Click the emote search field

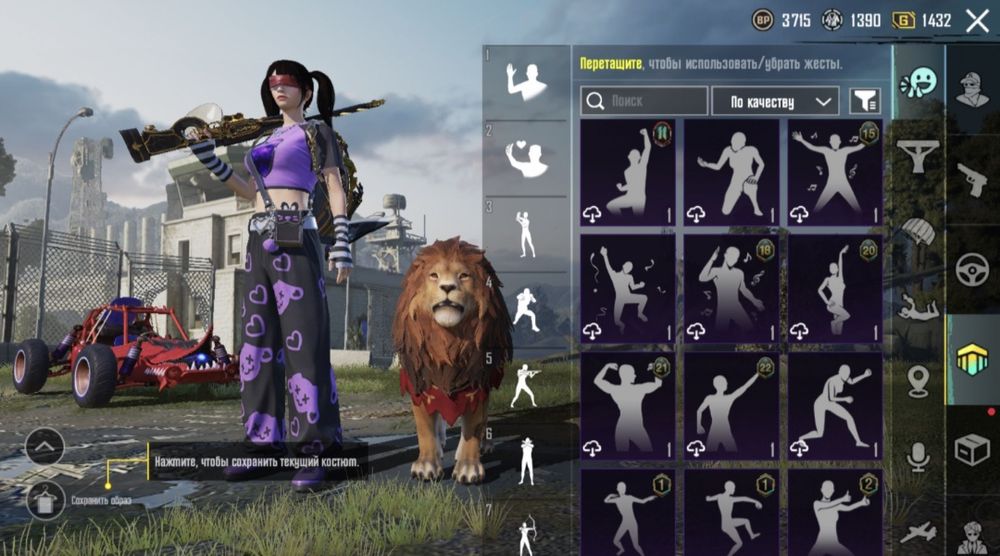click(x=644, y=101)
